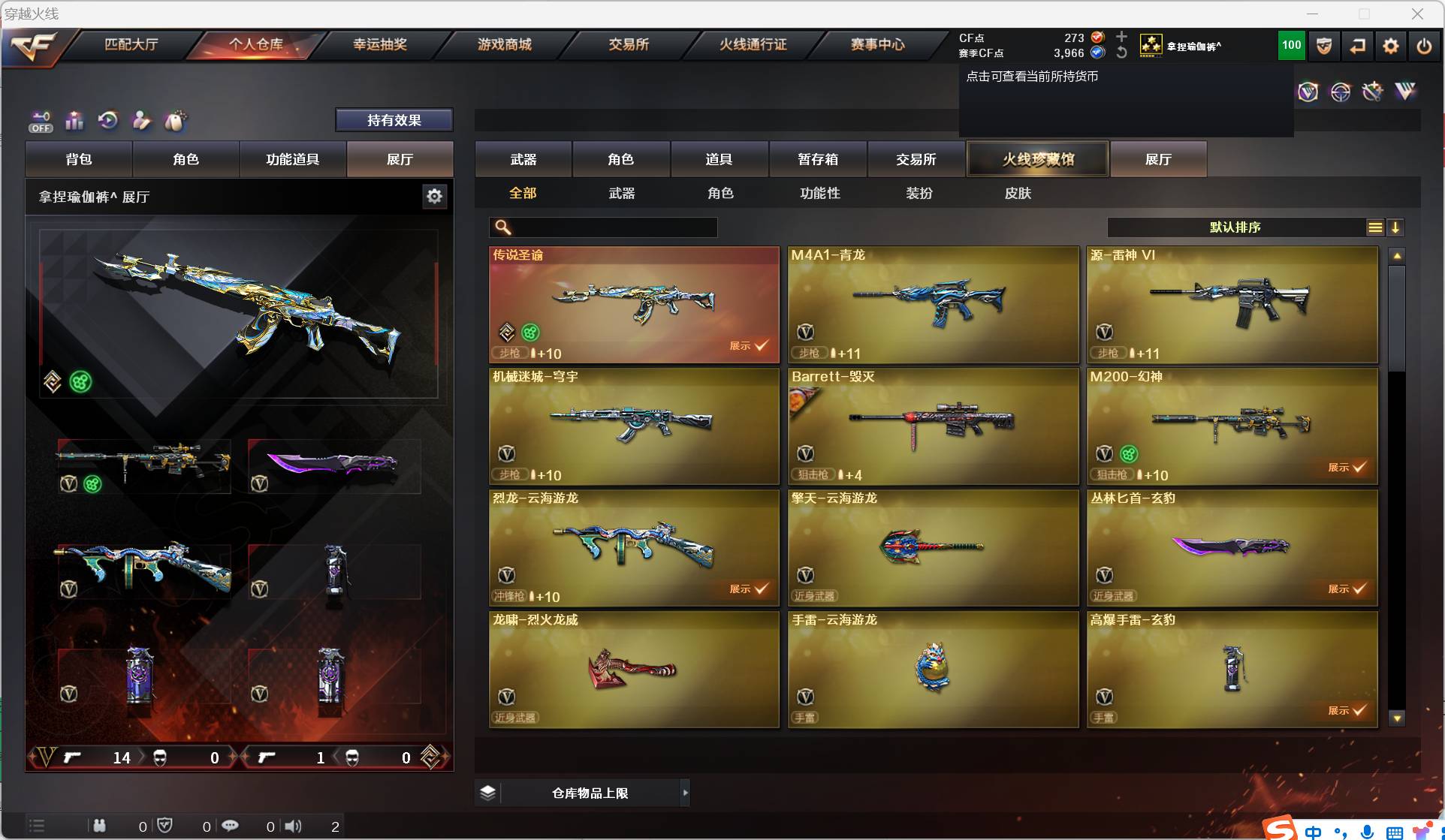Switch to the 功能道具 tab
The width and height of the screenshot is (1445, 840).
click(x=293, y=159)
